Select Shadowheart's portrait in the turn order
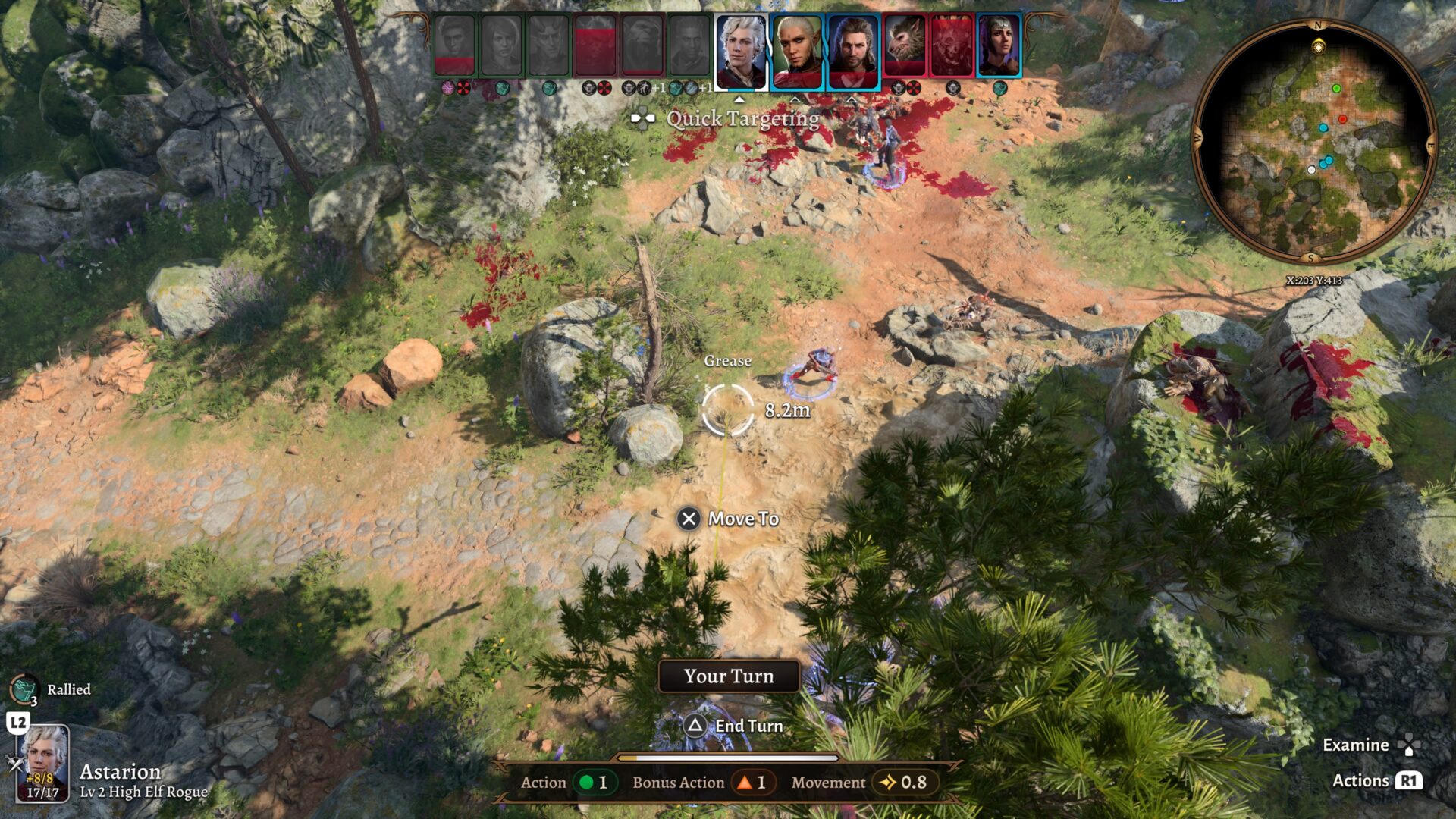Screen dimensions: 1456x819 (999, 47)
